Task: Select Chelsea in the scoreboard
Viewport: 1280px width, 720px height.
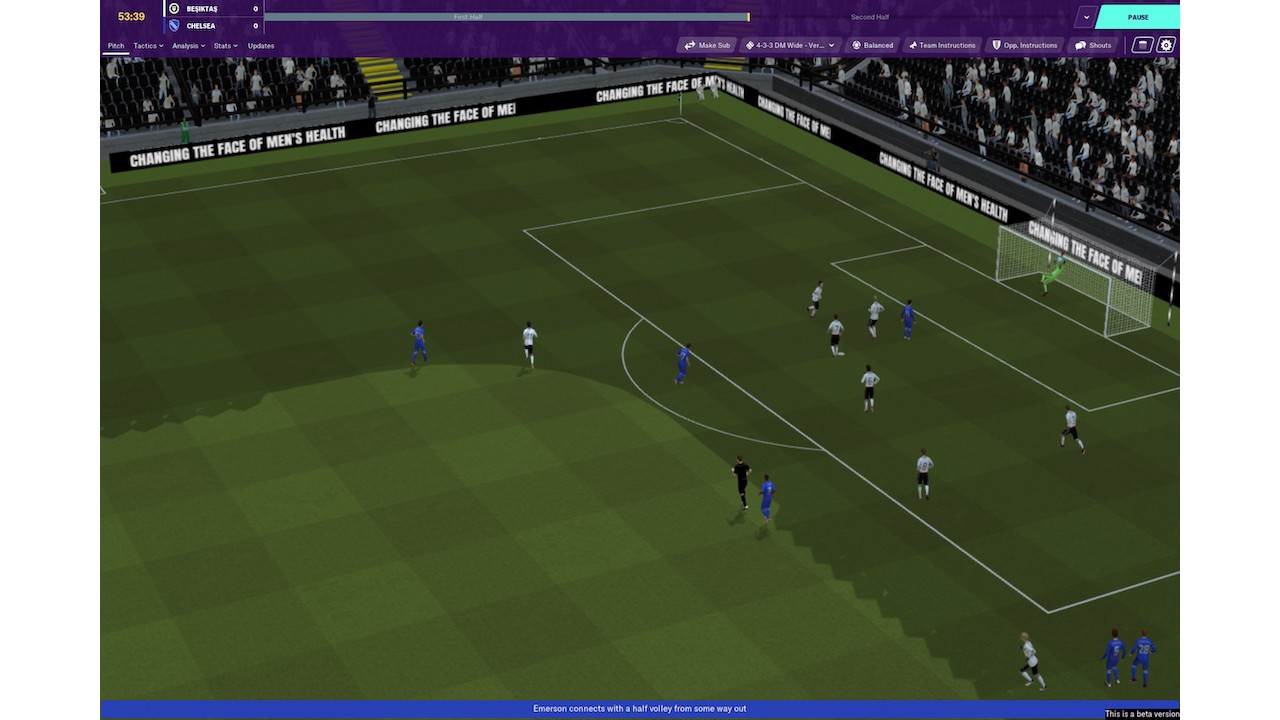Action: [x=201, y=26]
